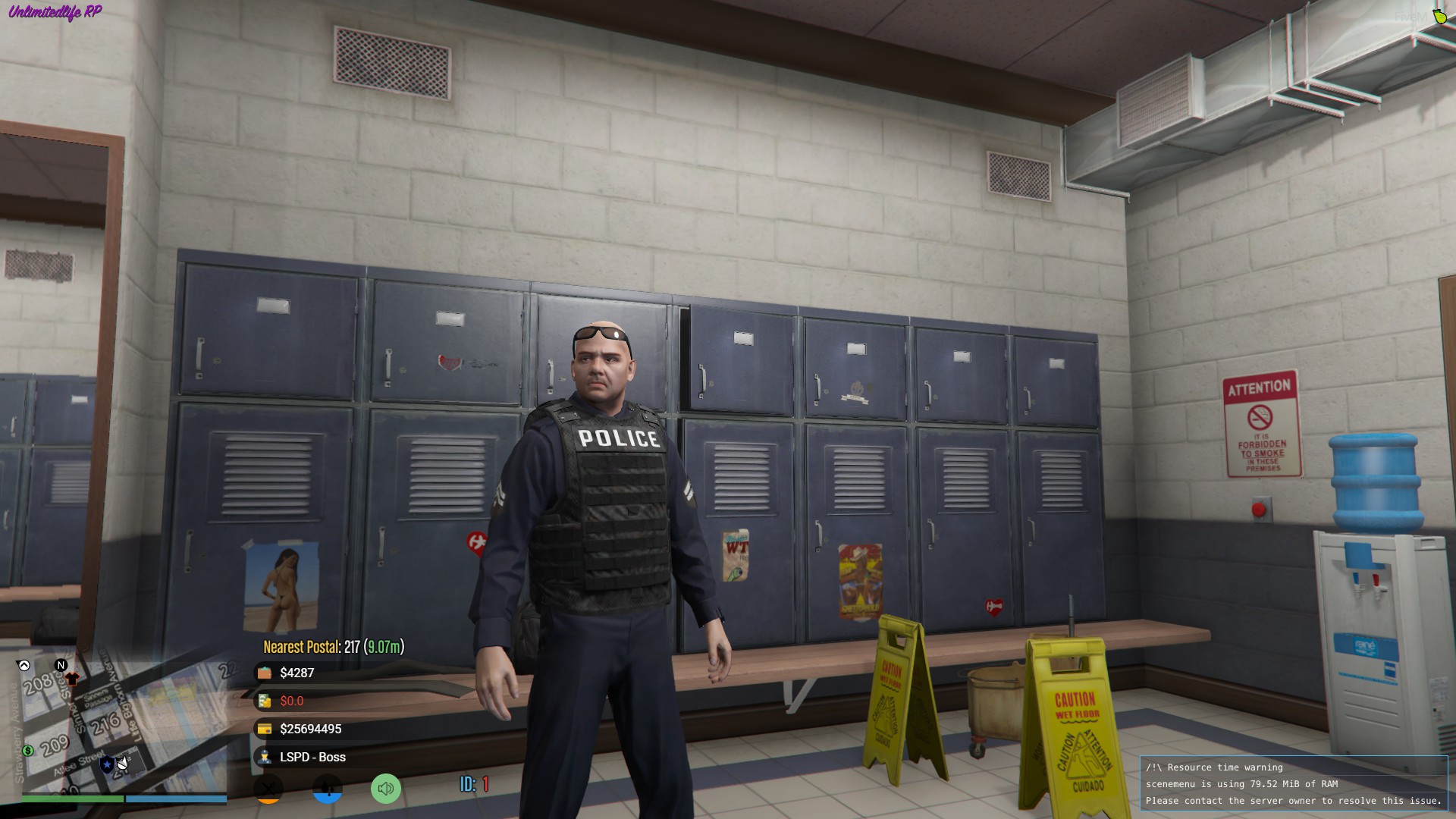Click the green dollar blip on the minimap
This screenshot has height=819, width=1456.
coord(27,751)
